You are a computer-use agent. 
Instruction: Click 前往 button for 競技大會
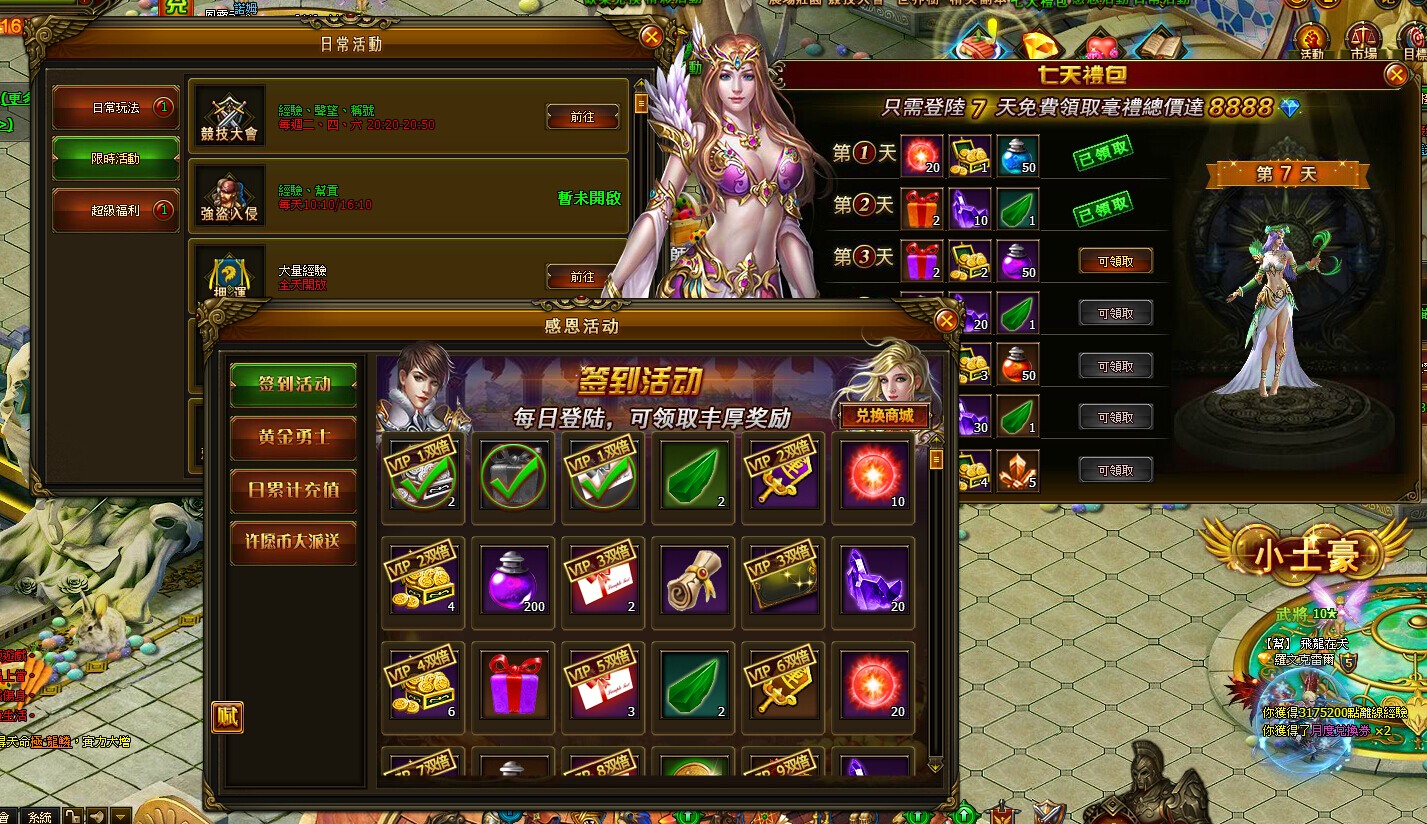click(x=582, y=117)
